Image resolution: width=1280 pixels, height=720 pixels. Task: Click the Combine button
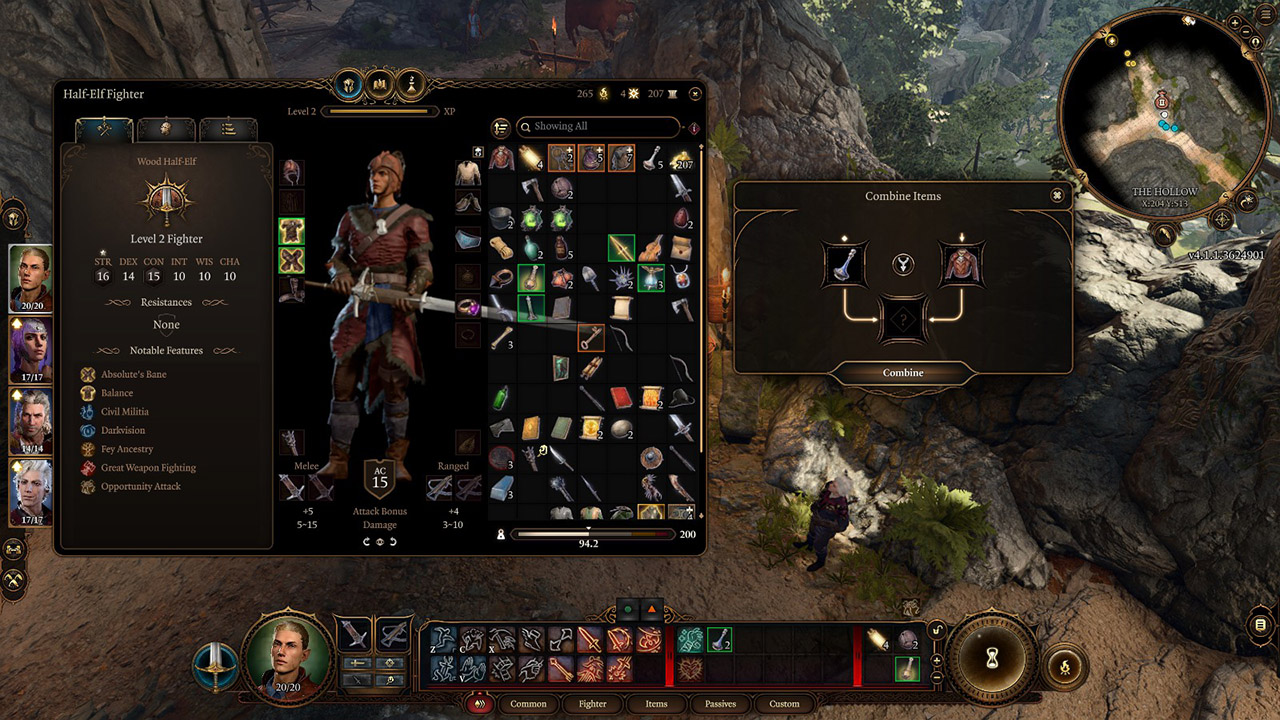pyautogui.click(x=903, y=373)
